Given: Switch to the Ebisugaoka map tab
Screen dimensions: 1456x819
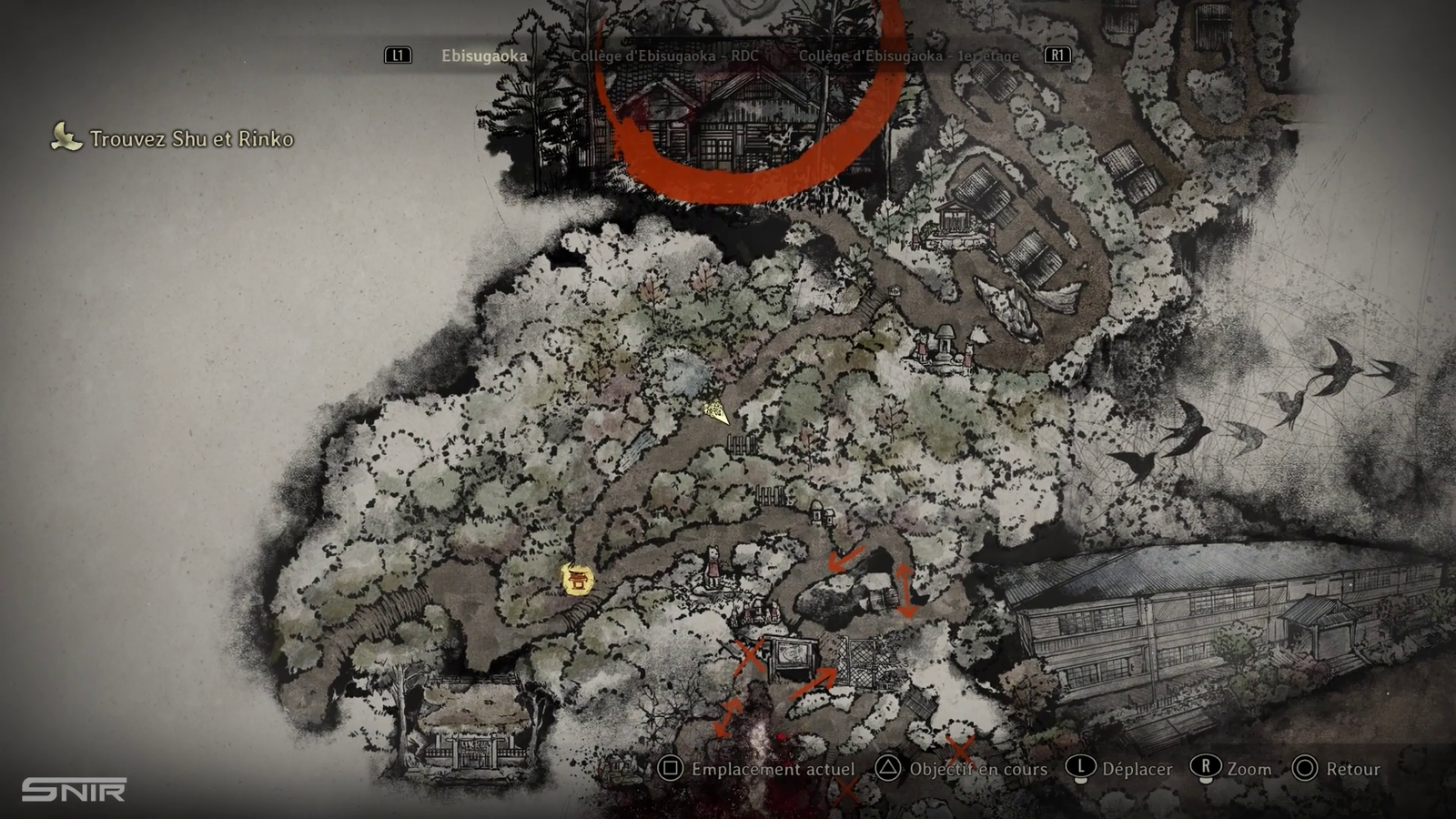Looking at the screenshot, I should [484, 56].
